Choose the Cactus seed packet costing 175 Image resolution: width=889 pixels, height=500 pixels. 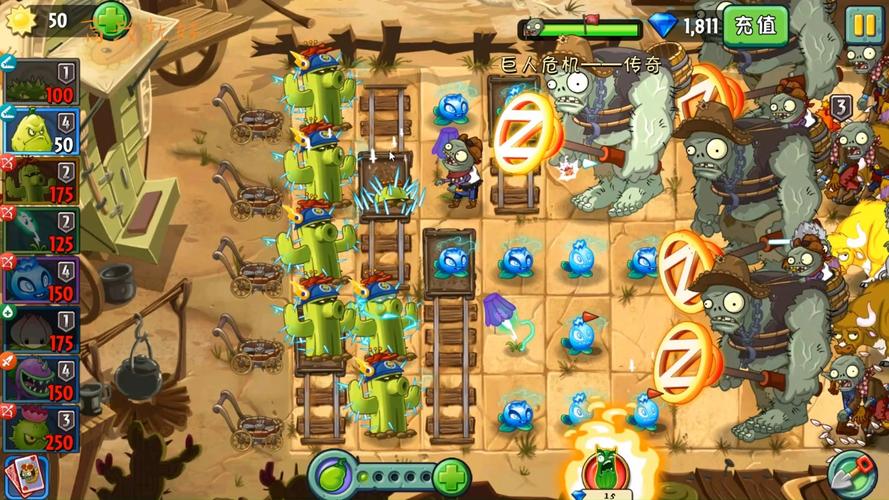pyautogui.click(x=40, y=182)
